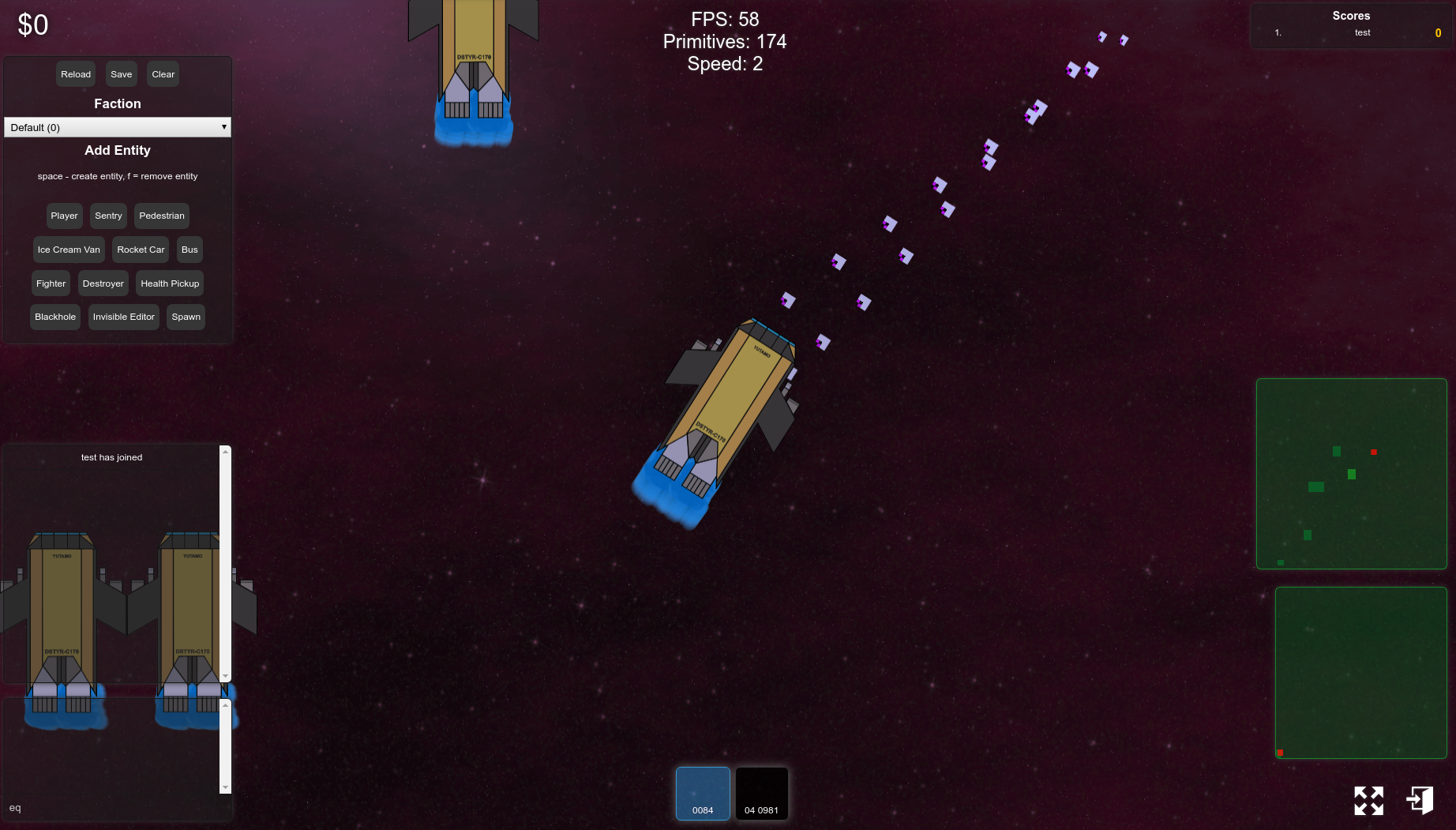Choose the Sentry entity

pyautogui.click(x=108, y=216)
